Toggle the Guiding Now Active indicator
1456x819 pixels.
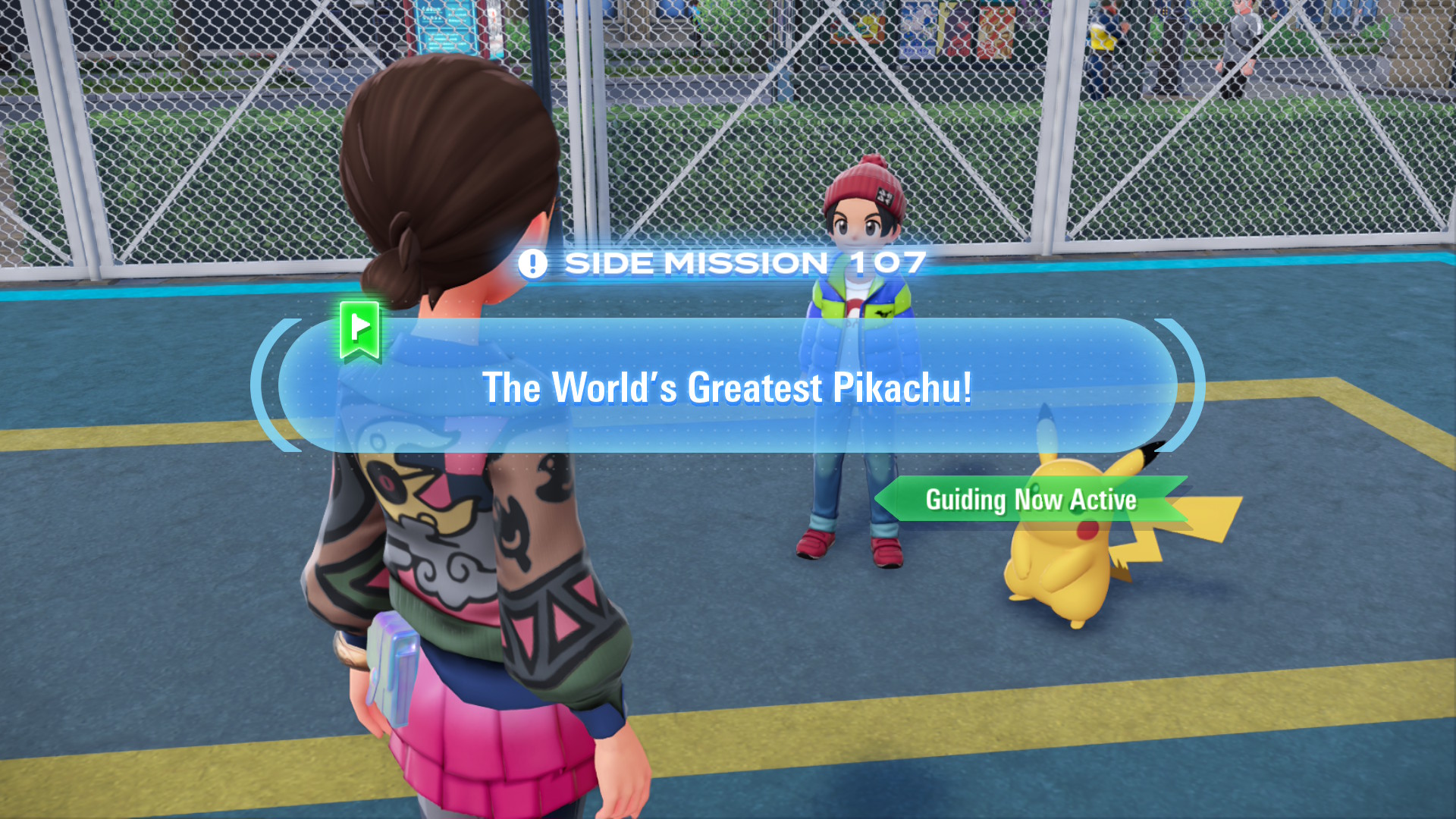(x=1031, y=500)
